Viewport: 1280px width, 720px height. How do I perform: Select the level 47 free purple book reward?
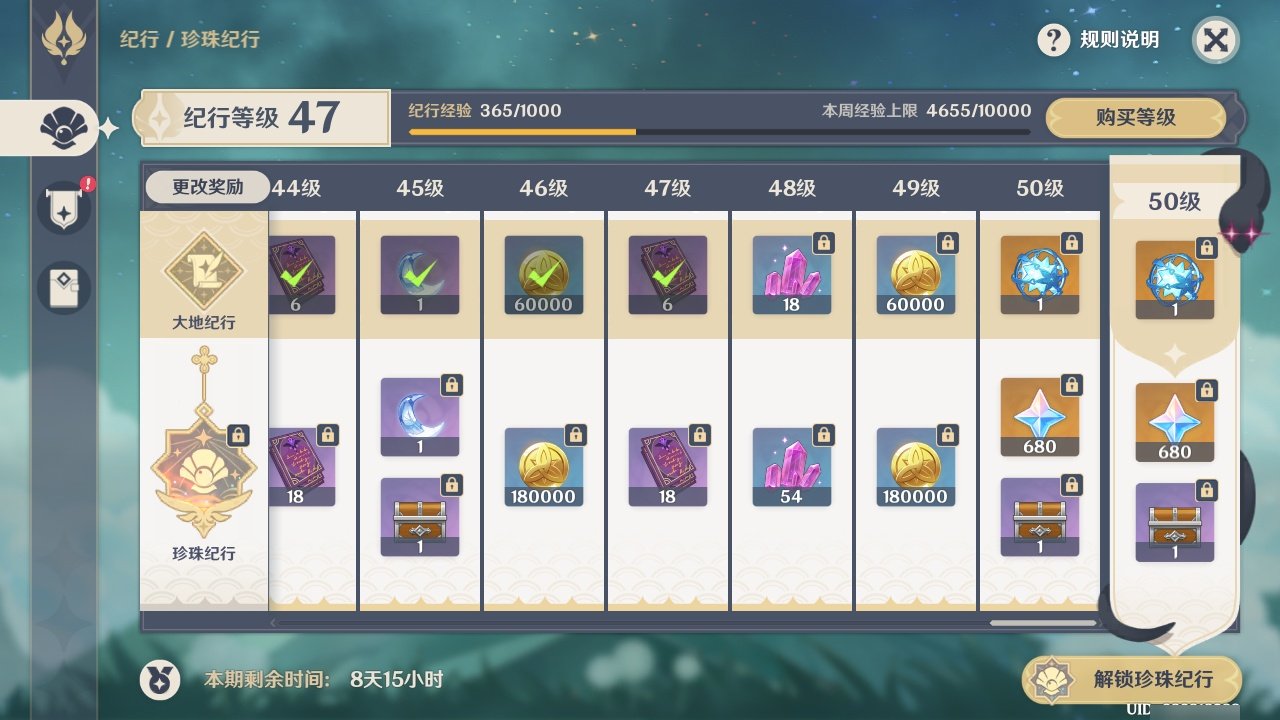[667, 275]
